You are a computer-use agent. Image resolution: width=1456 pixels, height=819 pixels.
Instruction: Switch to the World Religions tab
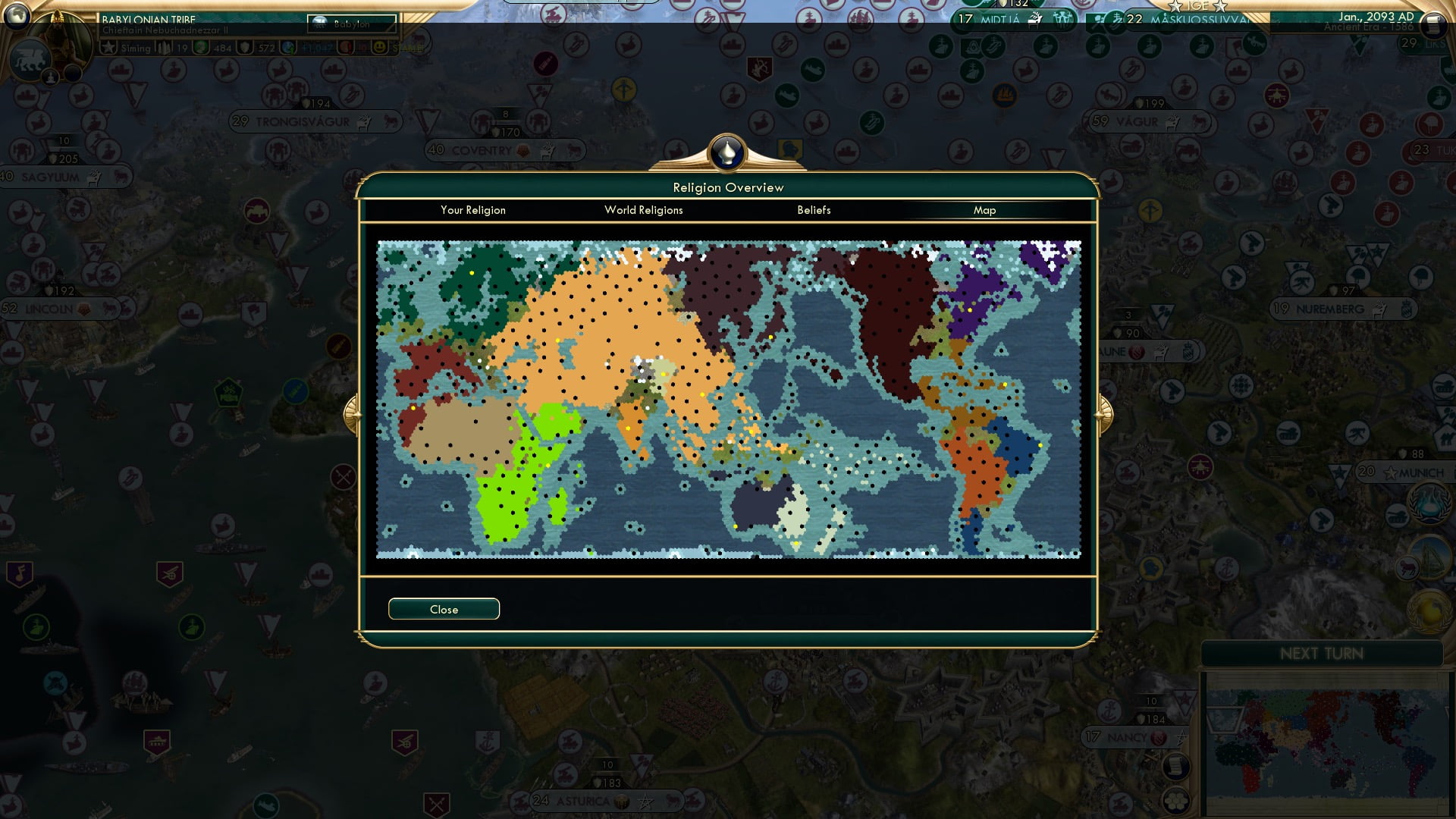(x=643, y=210)
